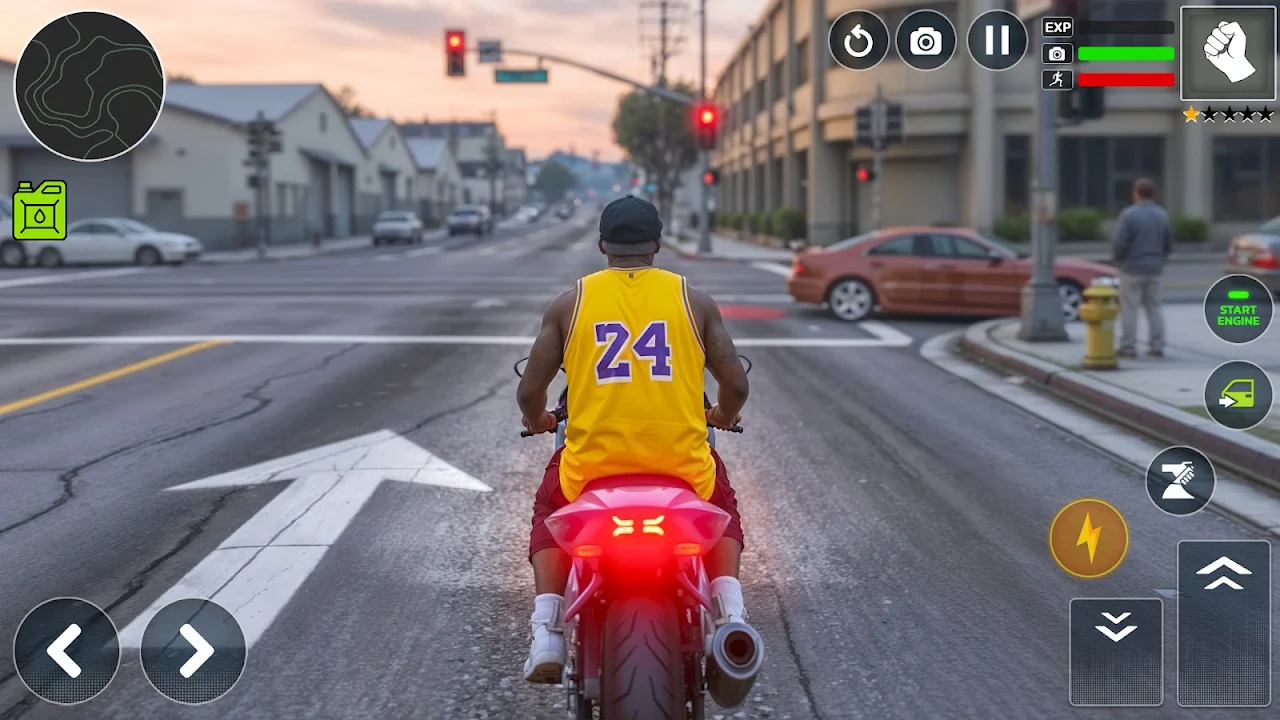Image resolution: width=1280 pixels, height=720 pixels.
Task: Reset with the circular arrow button
Action: click(858, 41)
